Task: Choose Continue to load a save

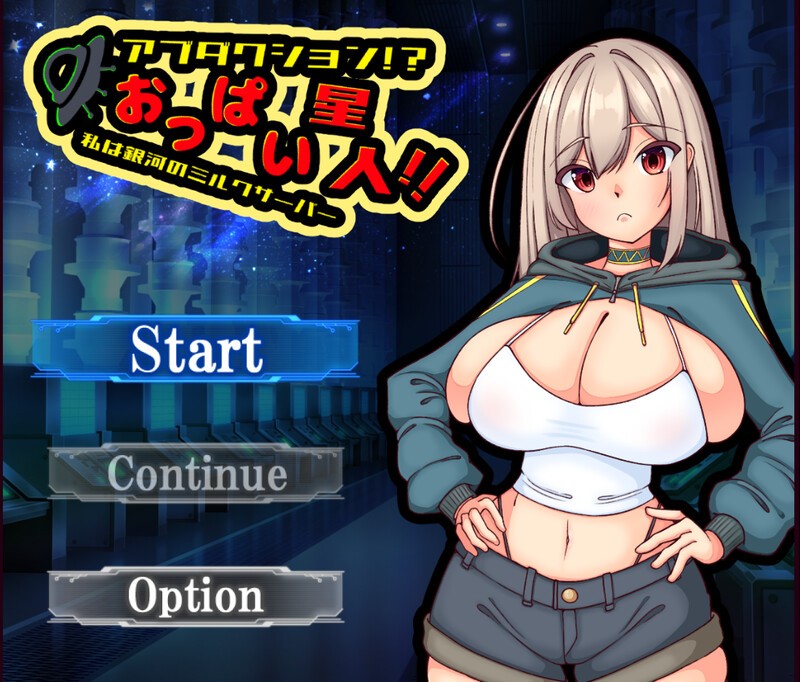Action: (196, 472)
